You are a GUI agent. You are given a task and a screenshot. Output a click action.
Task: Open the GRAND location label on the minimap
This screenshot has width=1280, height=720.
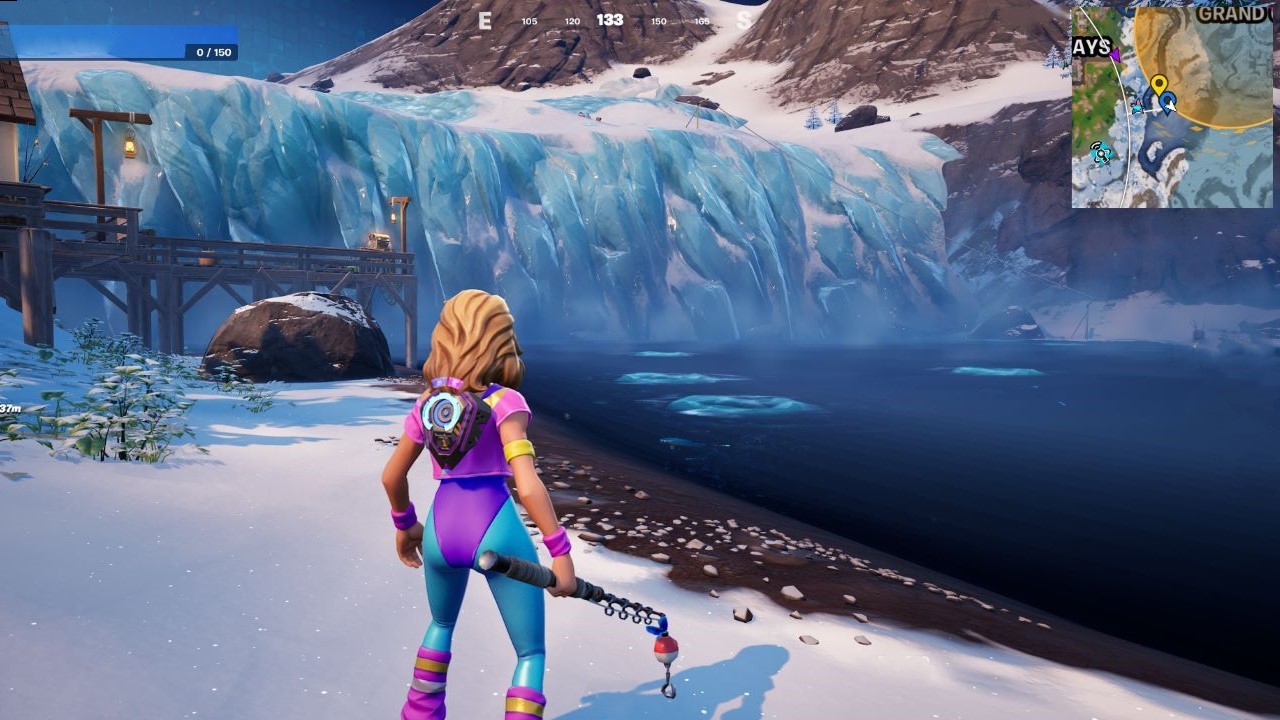(x=1232, y=13)
